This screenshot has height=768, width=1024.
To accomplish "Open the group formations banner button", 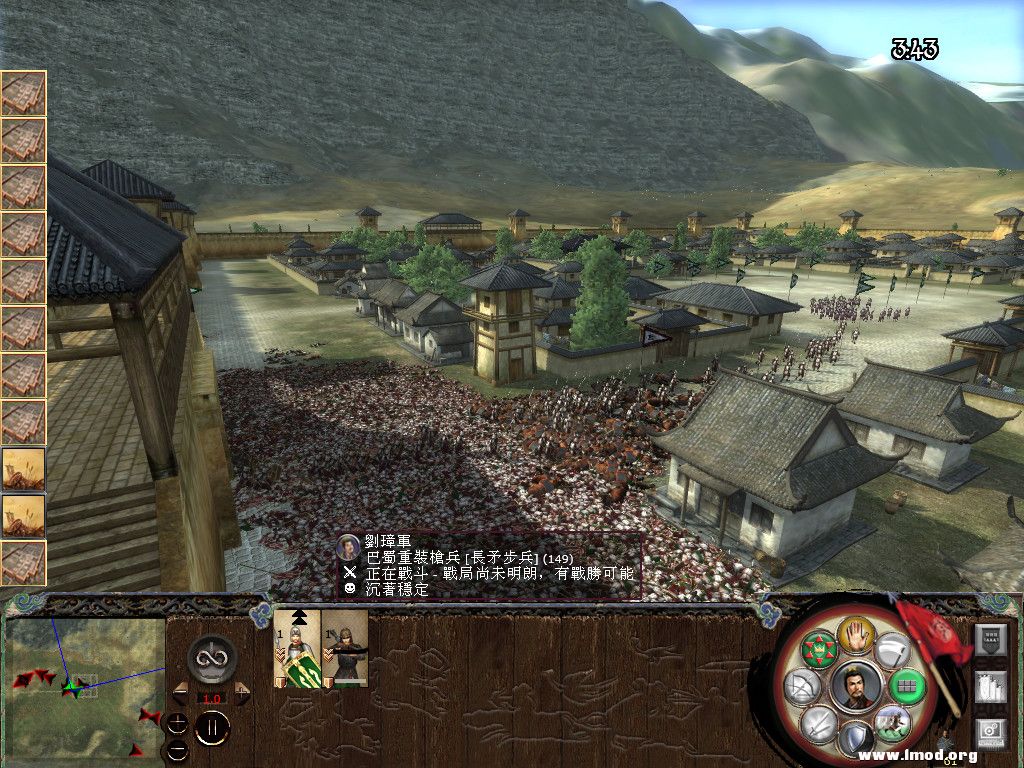I will pyautogui.click(x=990, y=638).
